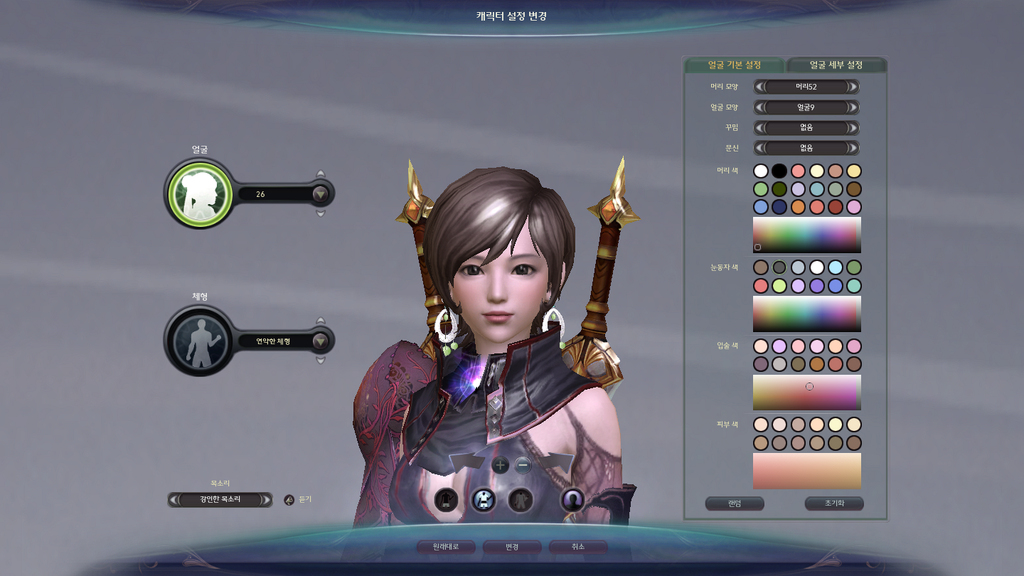
Task: Switch to the 얼굴 세부 설정 tab
Action: (835, 65)
